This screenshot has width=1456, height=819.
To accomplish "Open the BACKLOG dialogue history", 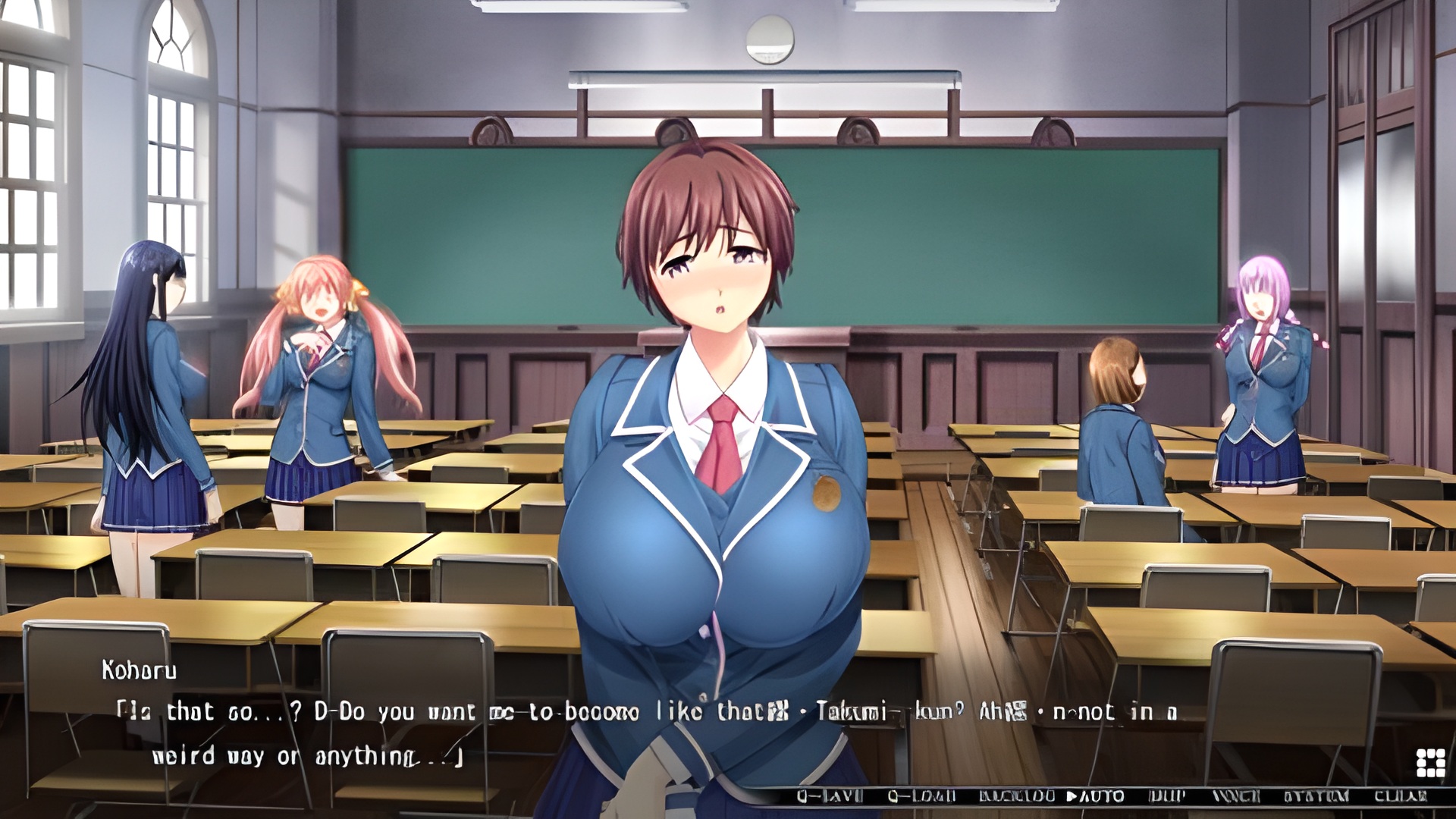I will point(1017,796).
